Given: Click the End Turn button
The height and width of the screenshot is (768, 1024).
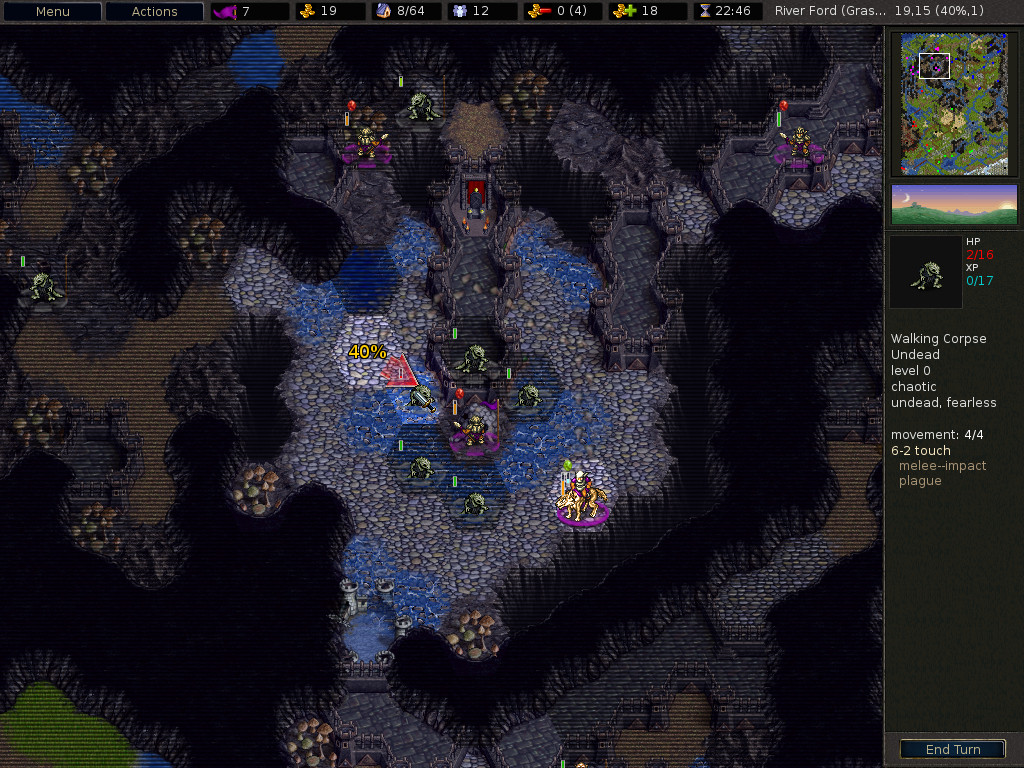Looking at the screenshot, I should pyautogui.click(x=952, y=749).
